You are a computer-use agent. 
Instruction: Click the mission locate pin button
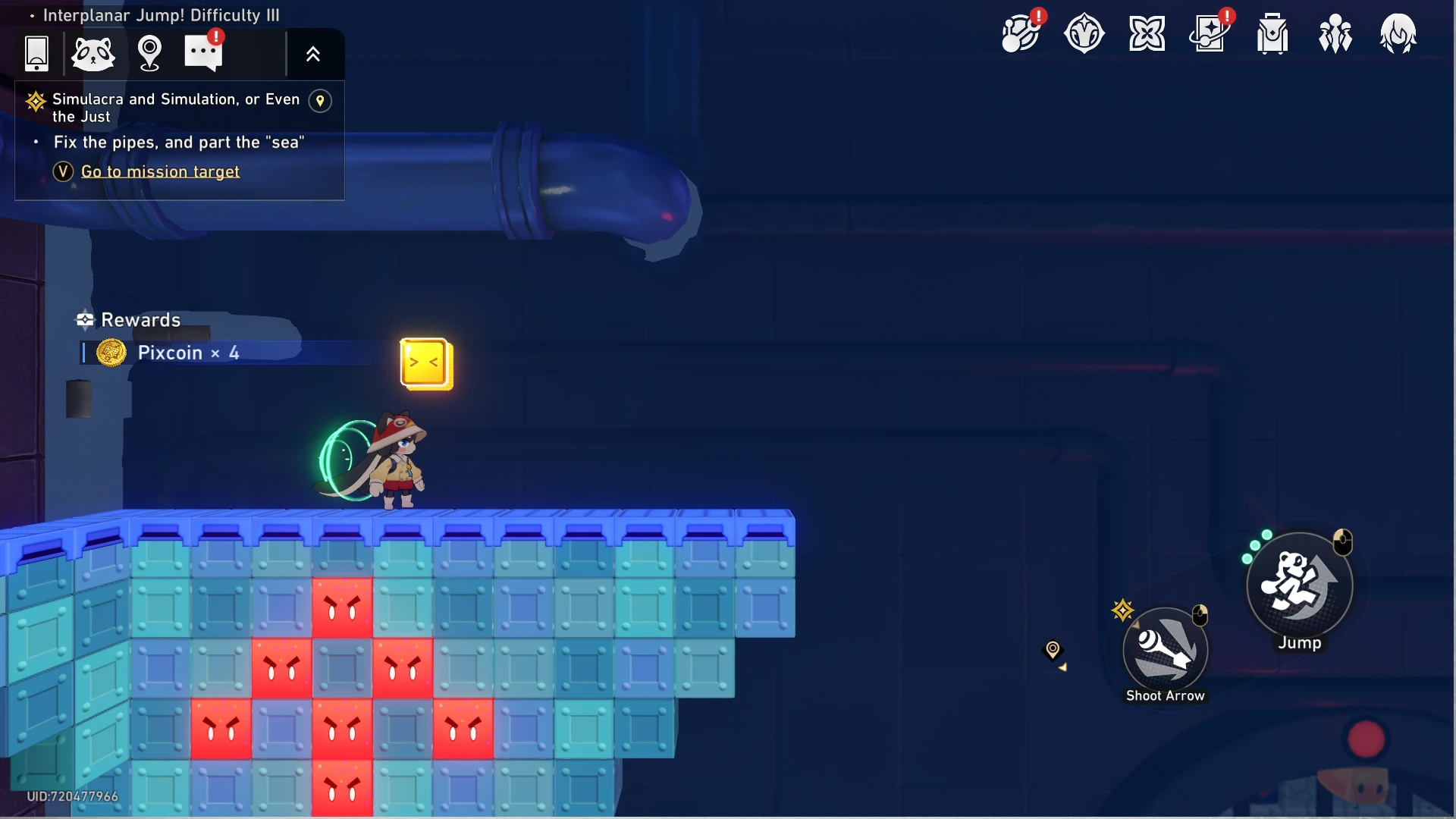[x=320, y=101]
